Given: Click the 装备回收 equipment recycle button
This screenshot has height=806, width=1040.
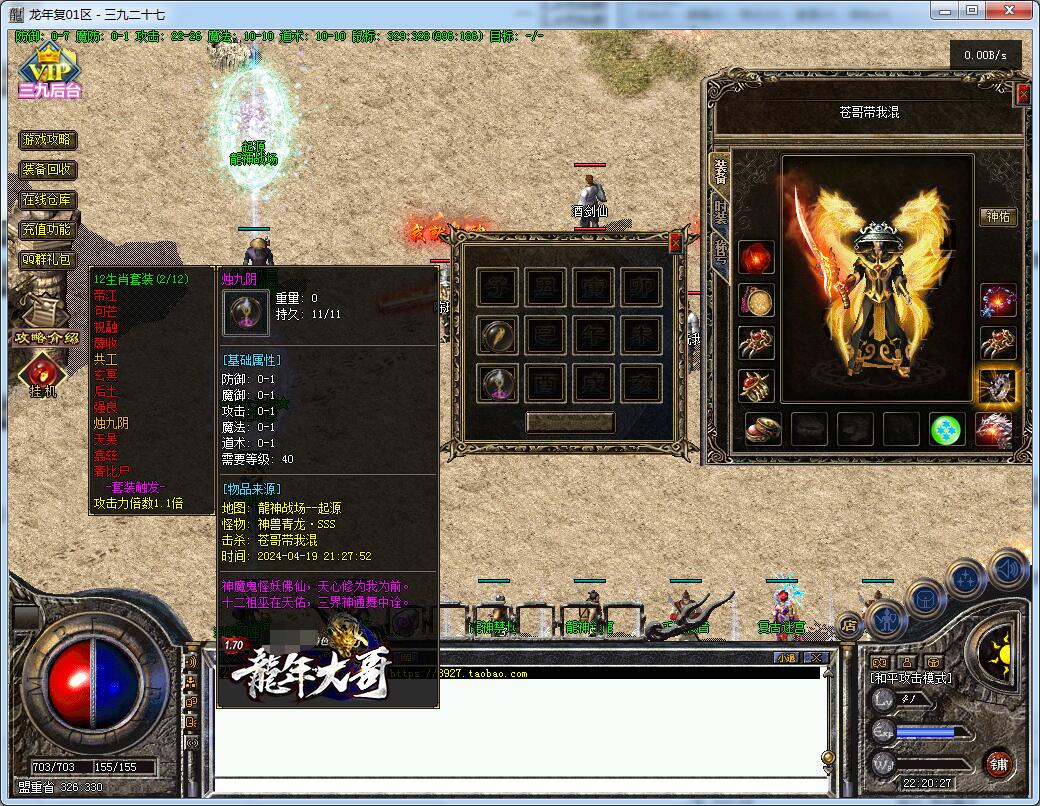Looking at the screenshot, I should pyautogui.click(x=48, y=170).
